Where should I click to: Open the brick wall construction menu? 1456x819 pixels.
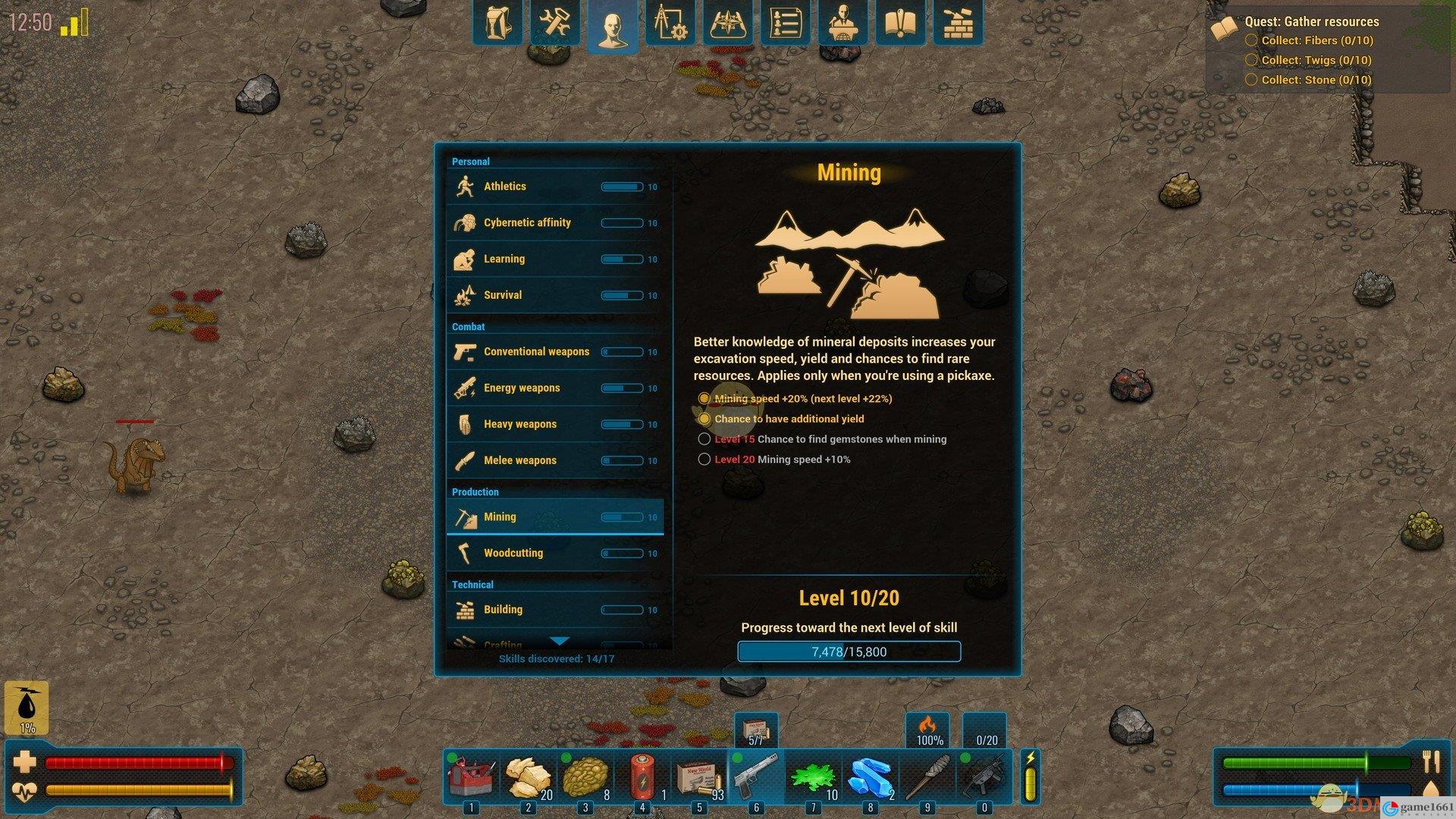pos(957,23)
